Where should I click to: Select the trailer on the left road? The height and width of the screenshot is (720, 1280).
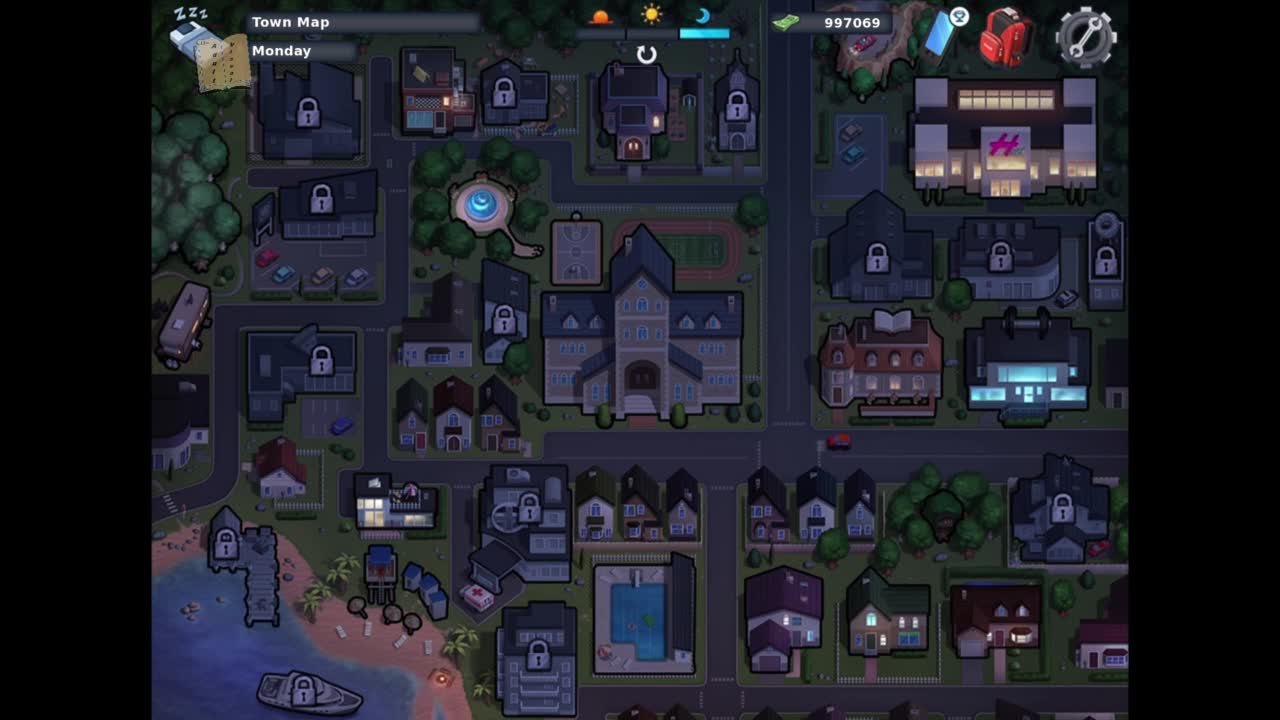[x=184, y=322]
